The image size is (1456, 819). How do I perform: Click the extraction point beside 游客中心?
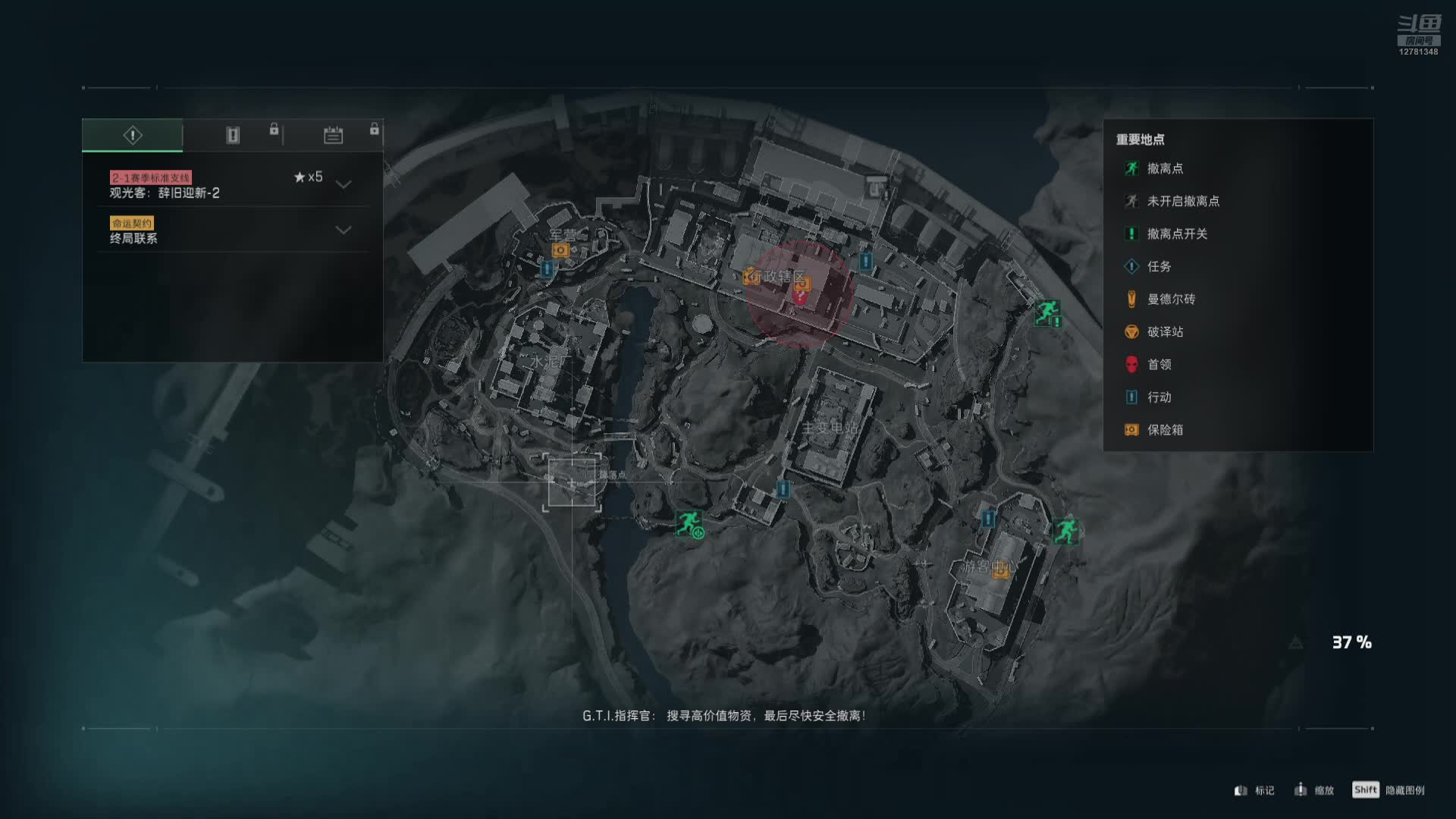coord(1065,530)
